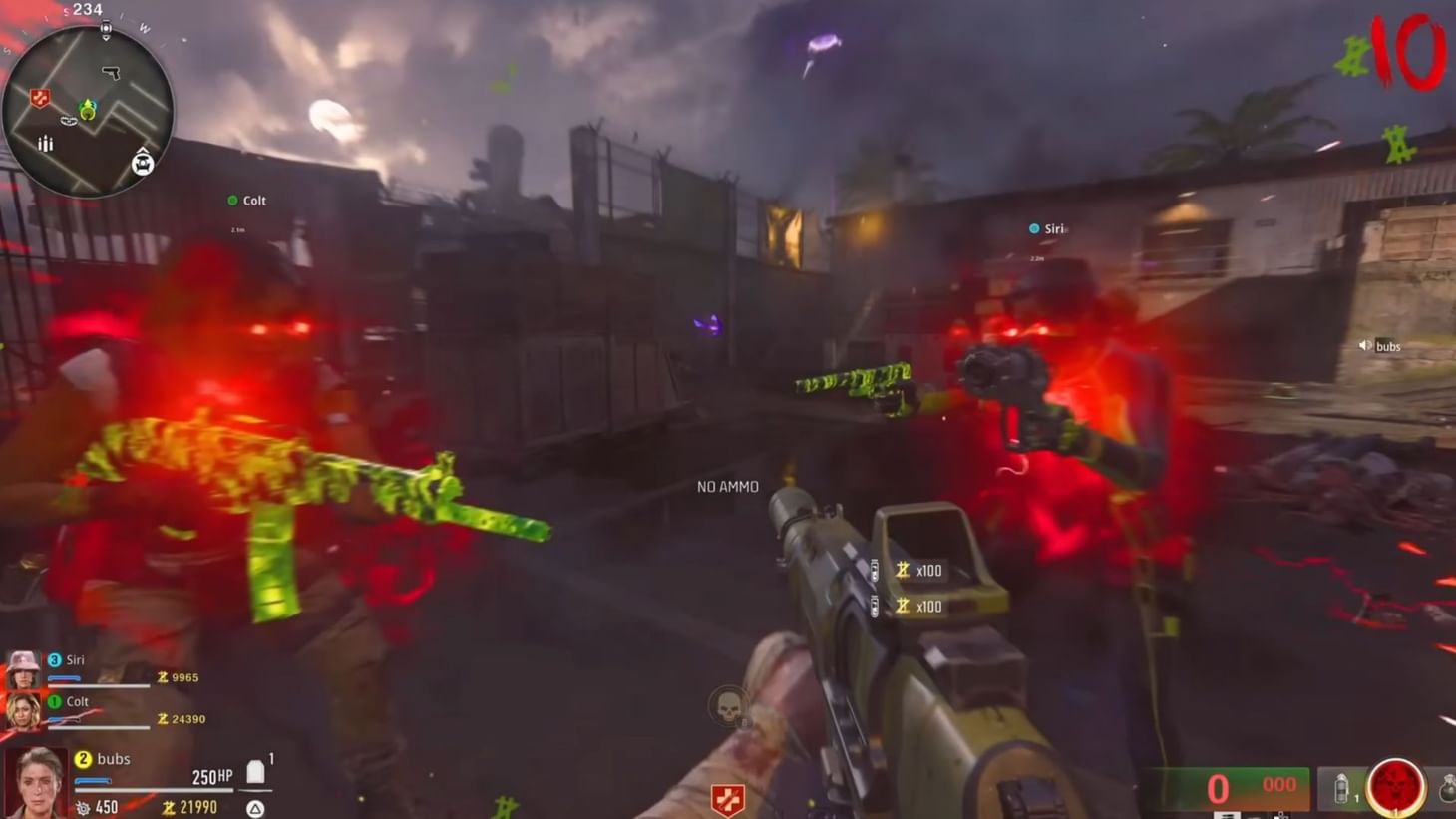Adjust bubs' white health bar
Image resolution: width=1456 pixels, height=819 pixels.
[154, 789]
